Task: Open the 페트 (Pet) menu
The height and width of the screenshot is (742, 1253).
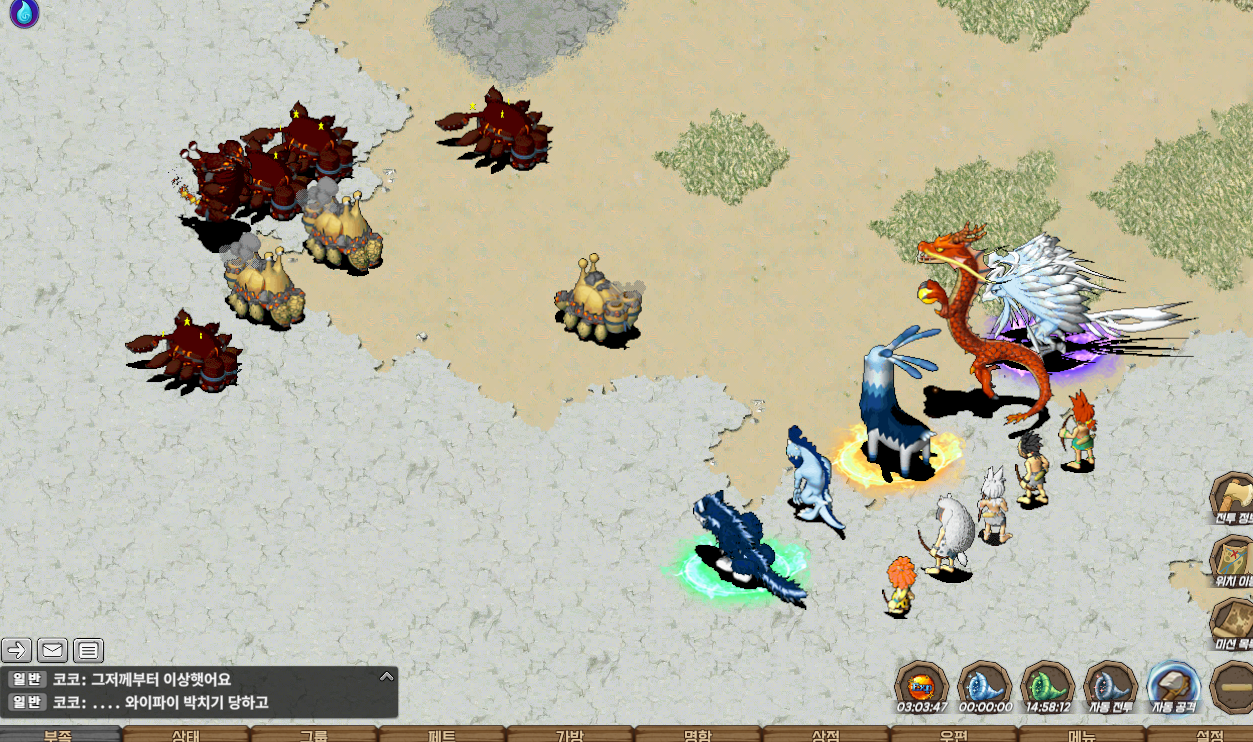Action: [x=442, y=735]
